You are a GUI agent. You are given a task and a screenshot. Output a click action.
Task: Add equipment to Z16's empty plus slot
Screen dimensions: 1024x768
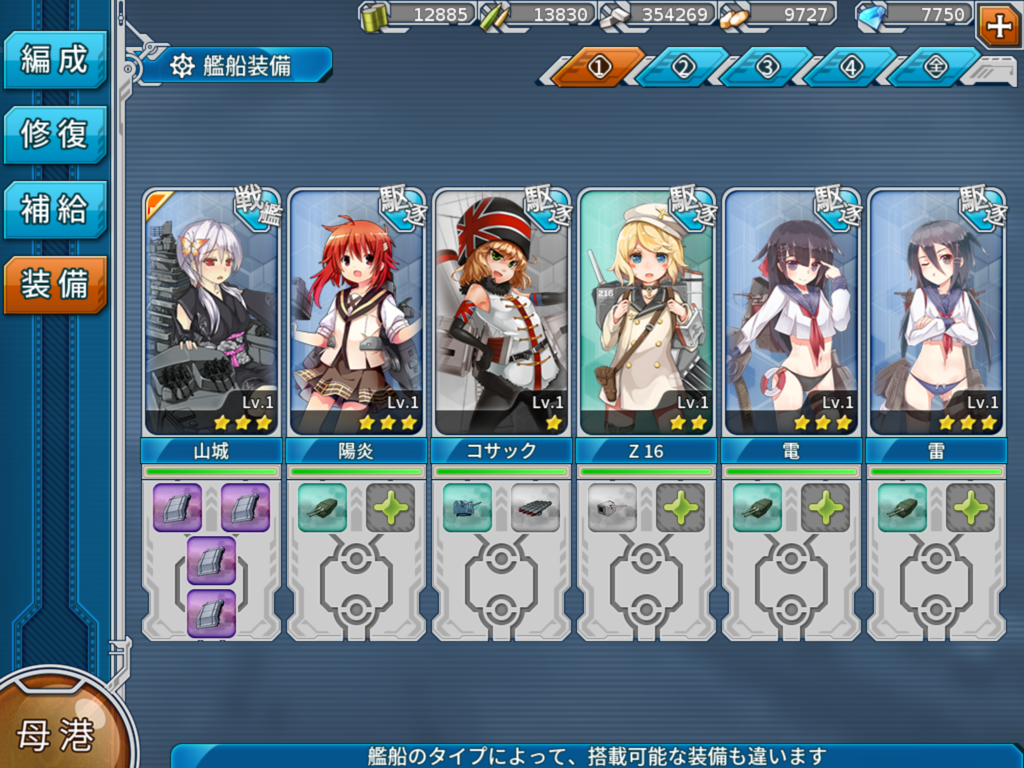pyautogui.click(x=680, y=507)
